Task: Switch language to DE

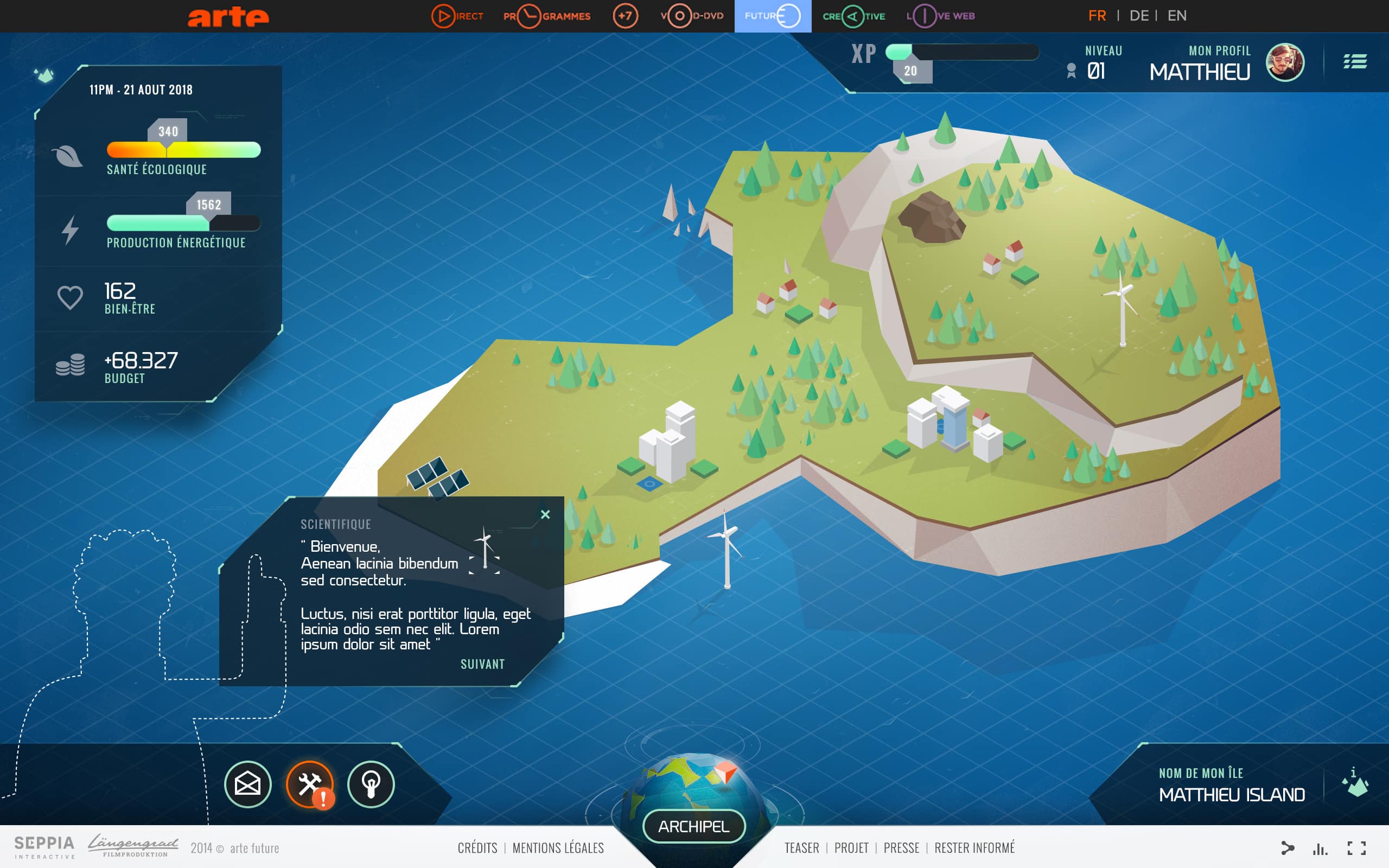Action: point(1139,16)
